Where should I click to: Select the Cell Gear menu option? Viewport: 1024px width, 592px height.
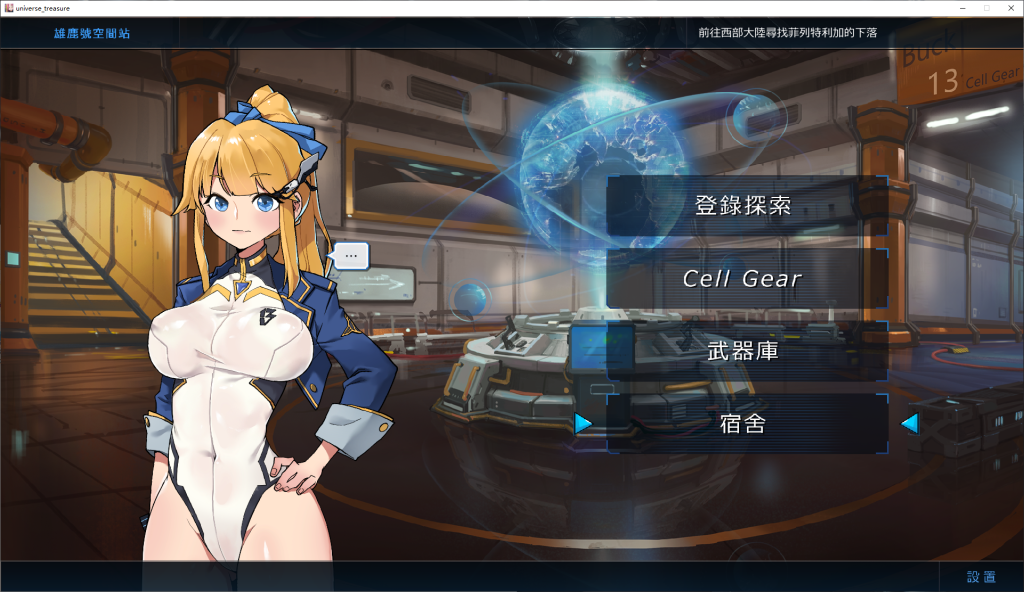(744, 279)
